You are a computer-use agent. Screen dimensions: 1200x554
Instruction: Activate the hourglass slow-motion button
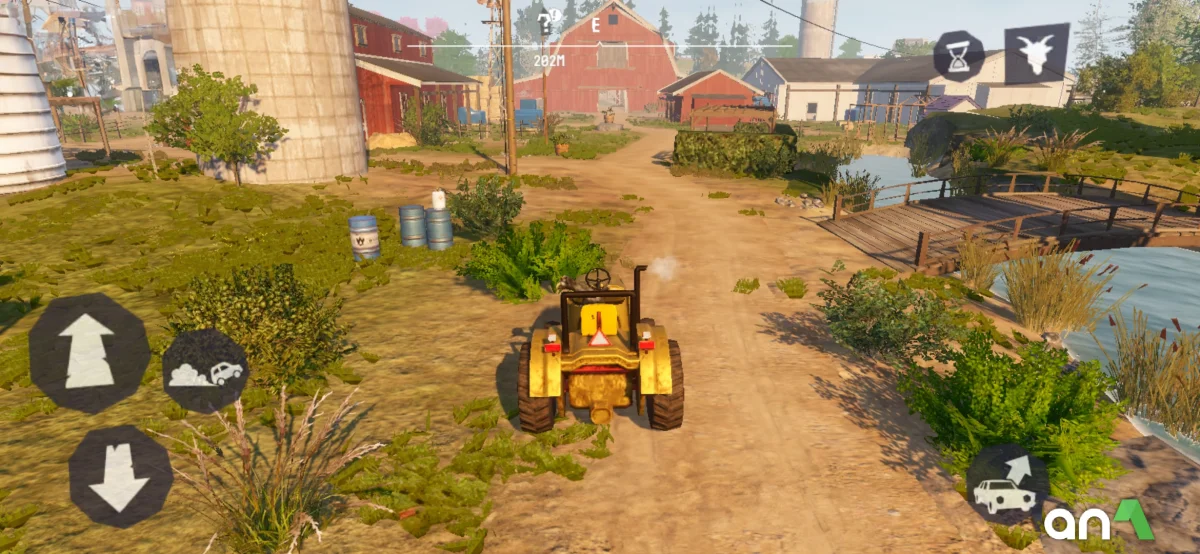[958, 55]
